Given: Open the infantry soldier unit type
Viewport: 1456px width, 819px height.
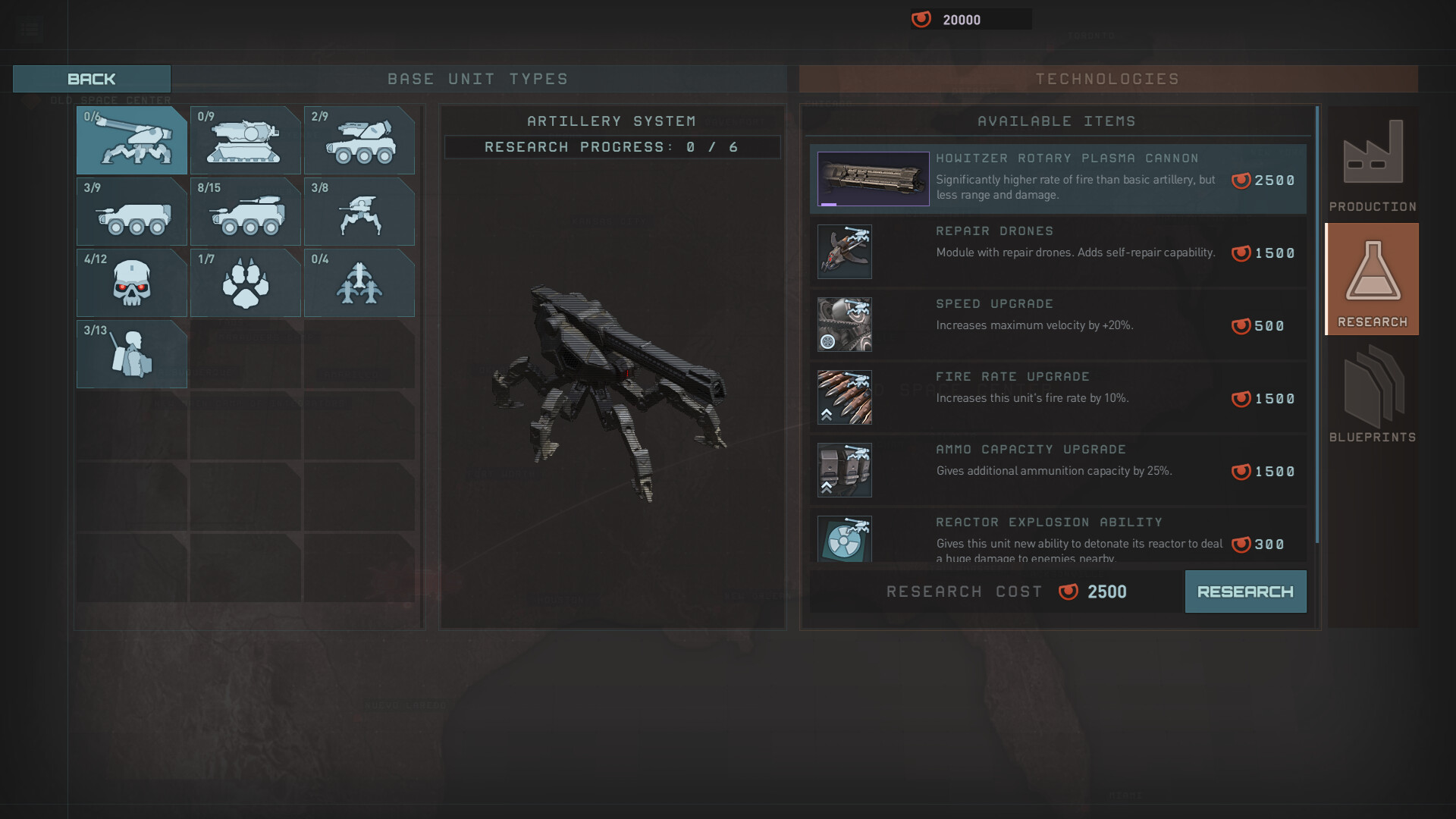Looking at the screenshot, I should [132, 353].
